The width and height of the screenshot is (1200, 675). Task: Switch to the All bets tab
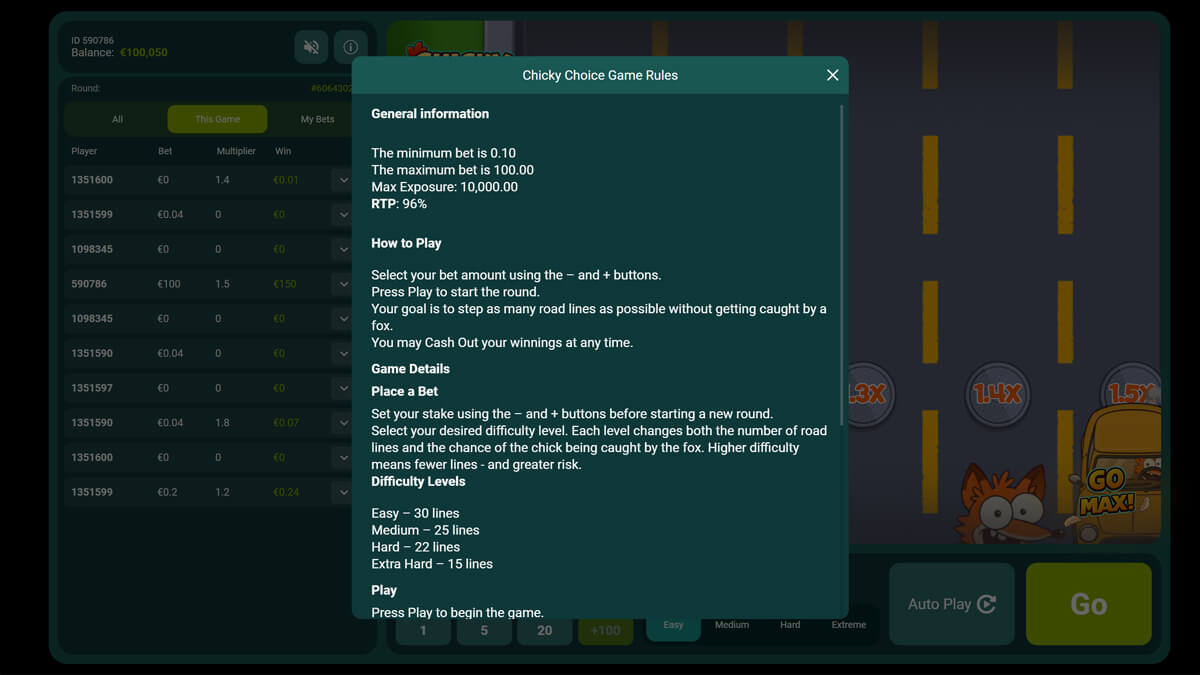[117, 119]
